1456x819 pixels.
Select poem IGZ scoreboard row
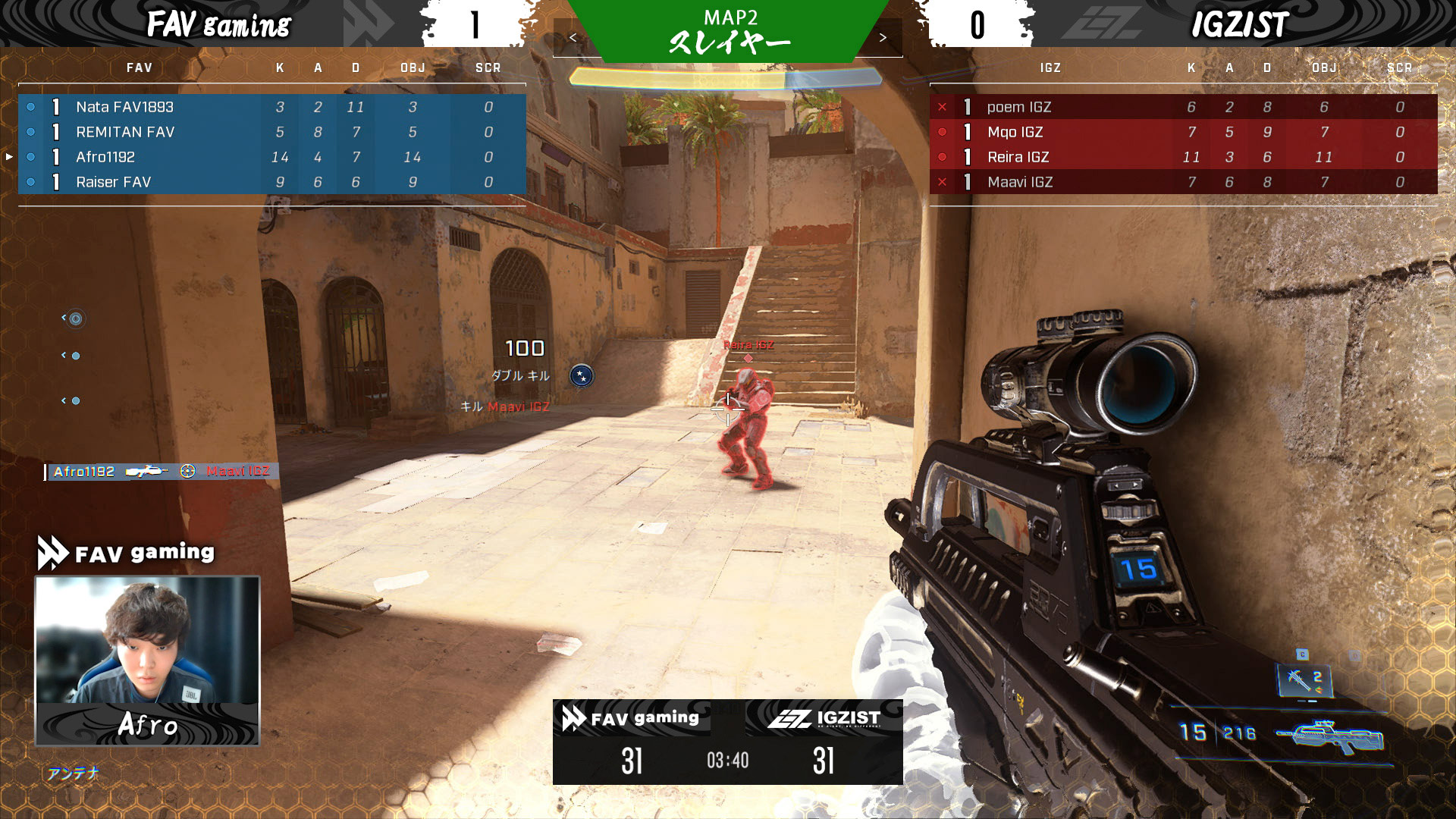pos(1183,107)
